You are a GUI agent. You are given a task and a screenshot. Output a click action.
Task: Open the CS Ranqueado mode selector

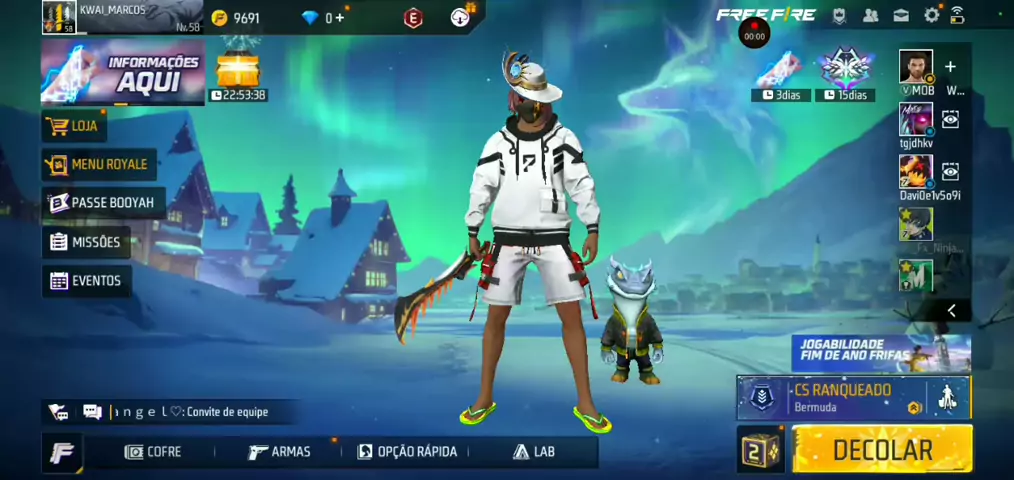click(x=842, y=398)
